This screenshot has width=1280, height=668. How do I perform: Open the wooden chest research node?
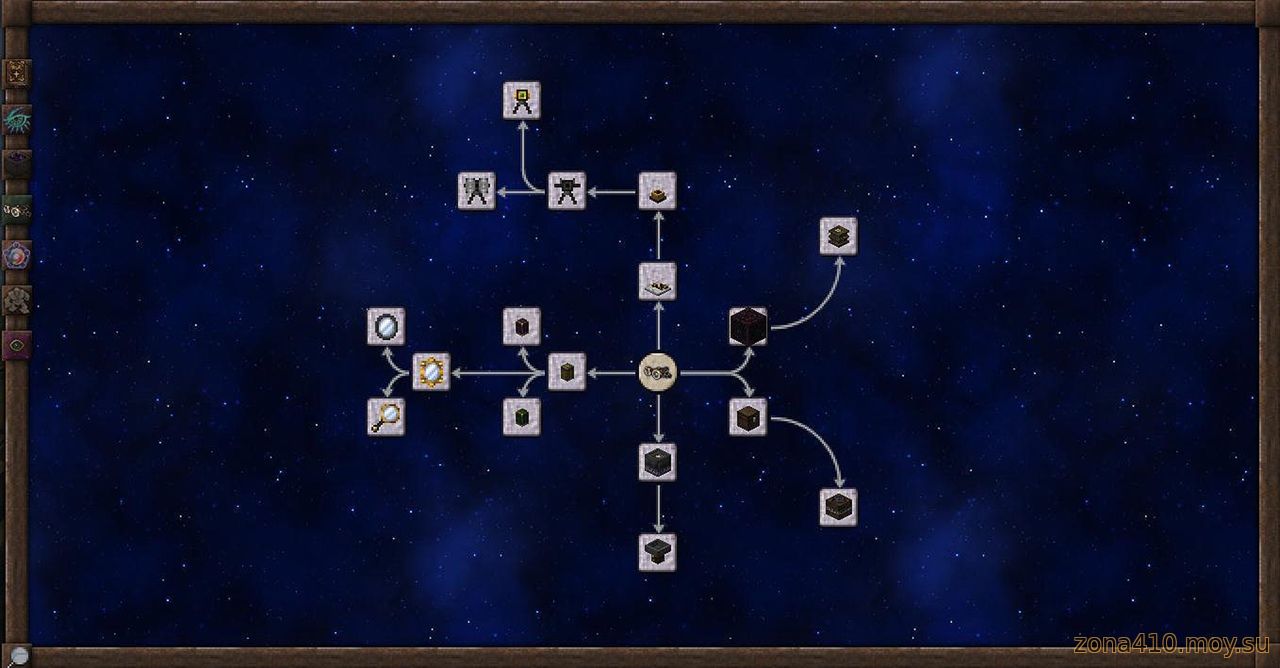pos(748,417)
